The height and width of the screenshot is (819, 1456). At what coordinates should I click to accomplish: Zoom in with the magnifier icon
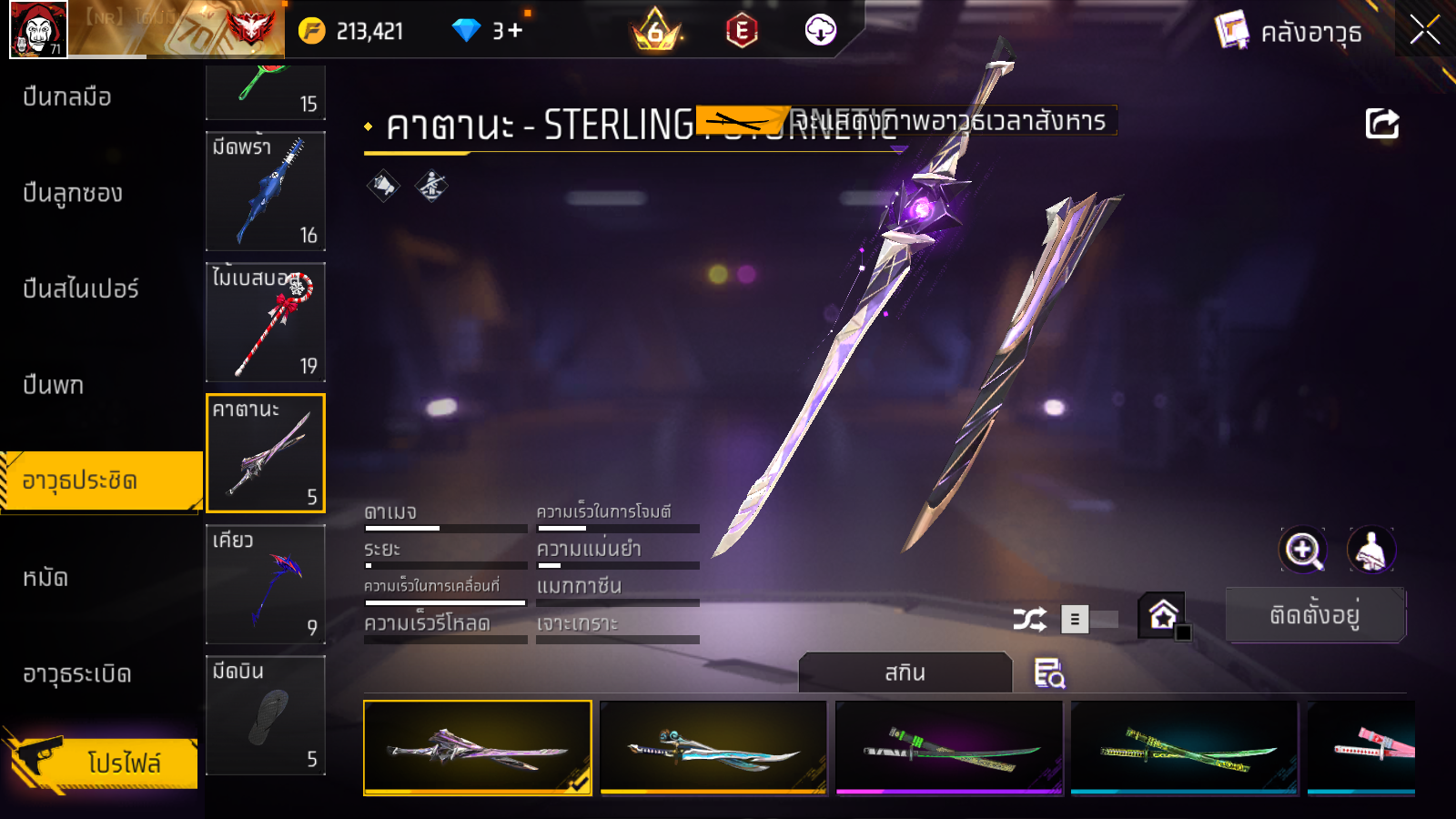pos(1302,550)
